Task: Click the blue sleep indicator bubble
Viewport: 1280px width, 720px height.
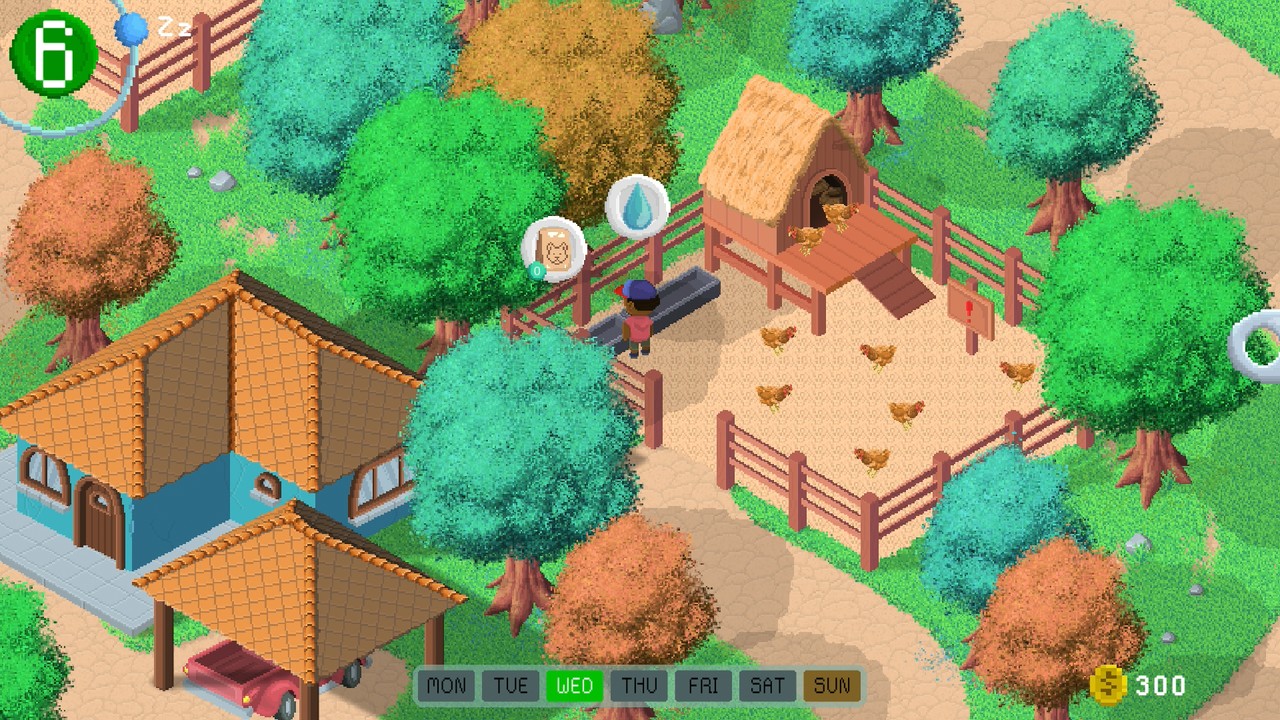Action: 130,30
